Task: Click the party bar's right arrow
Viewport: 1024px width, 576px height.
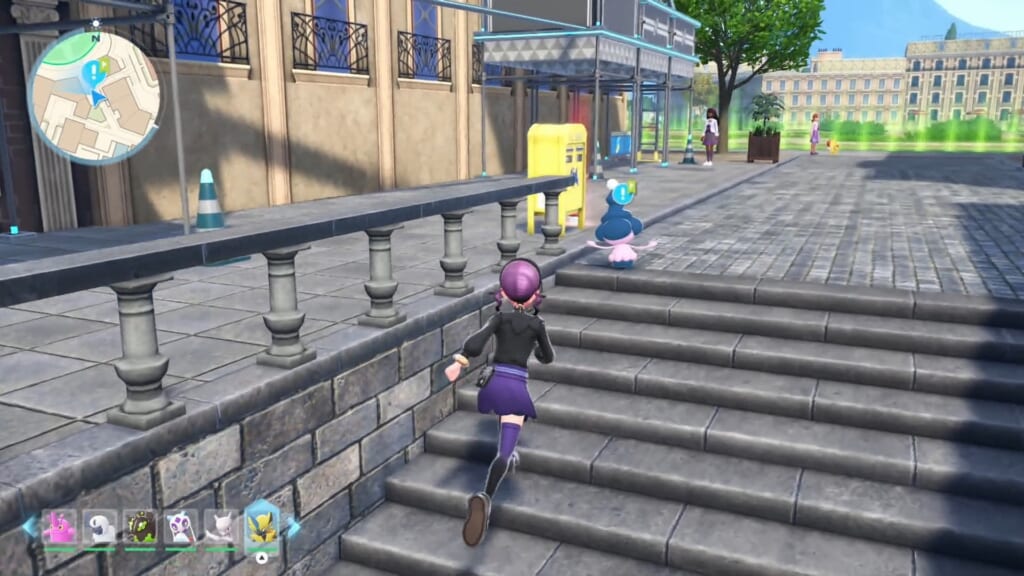Action: click(294, 526)
